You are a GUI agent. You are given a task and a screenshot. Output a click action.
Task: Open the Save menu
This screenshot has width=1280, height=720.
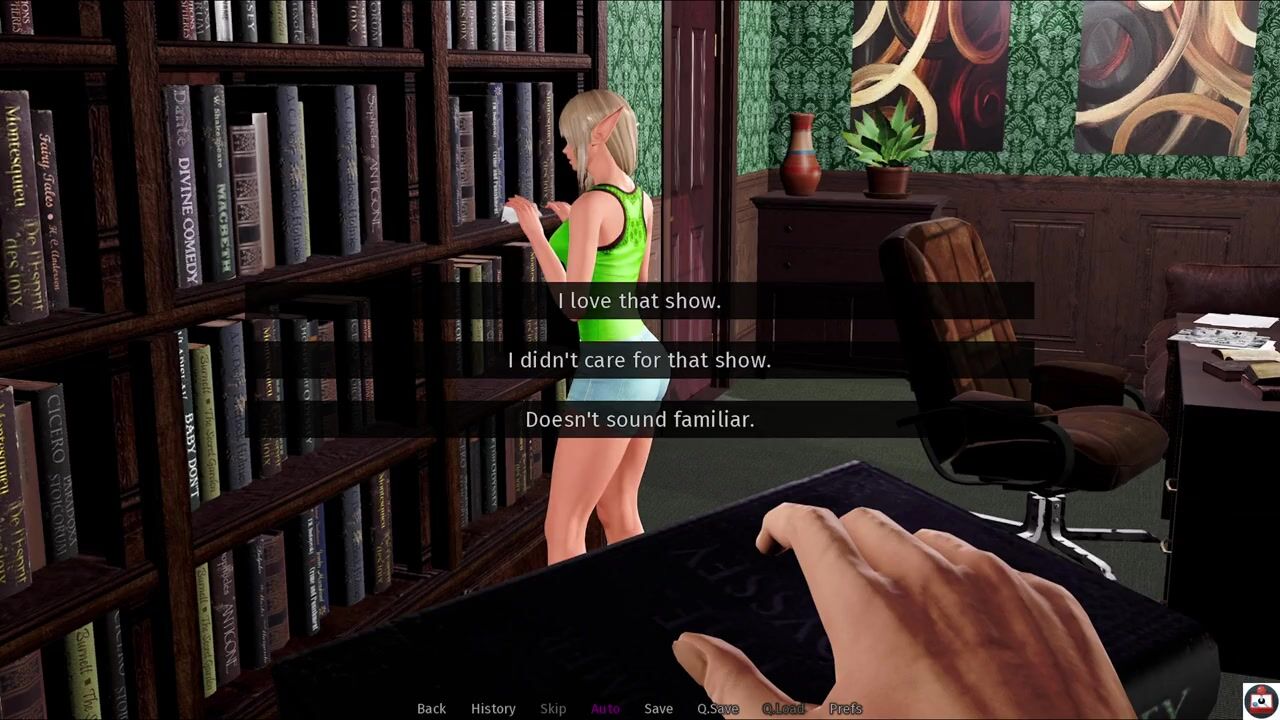point(658,708)
